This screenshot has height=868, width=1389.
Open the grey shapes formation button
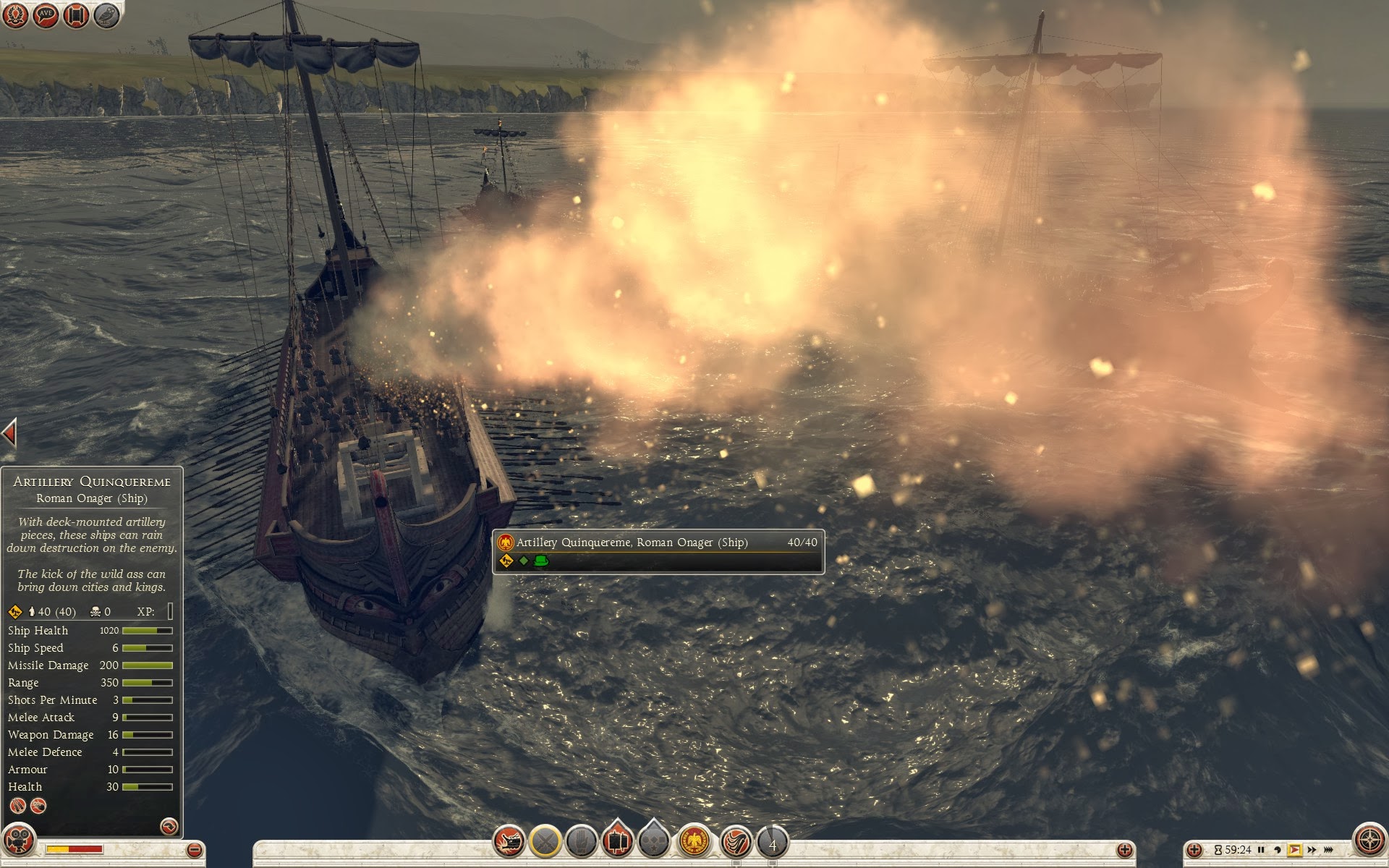tap(654, 841)
